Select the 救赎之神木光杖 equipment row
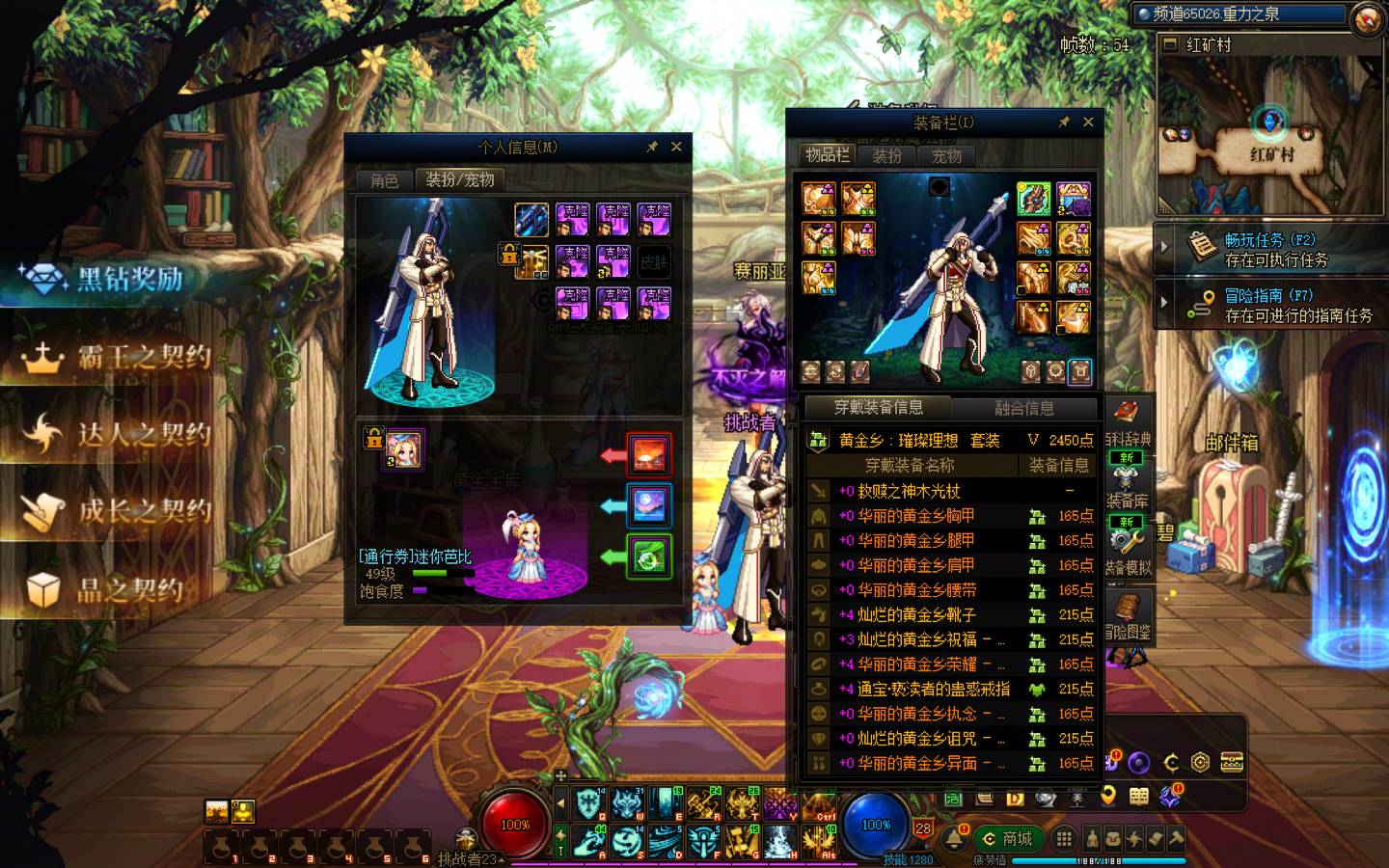Viewport: 1389px width, 868px height. (909, 491)
